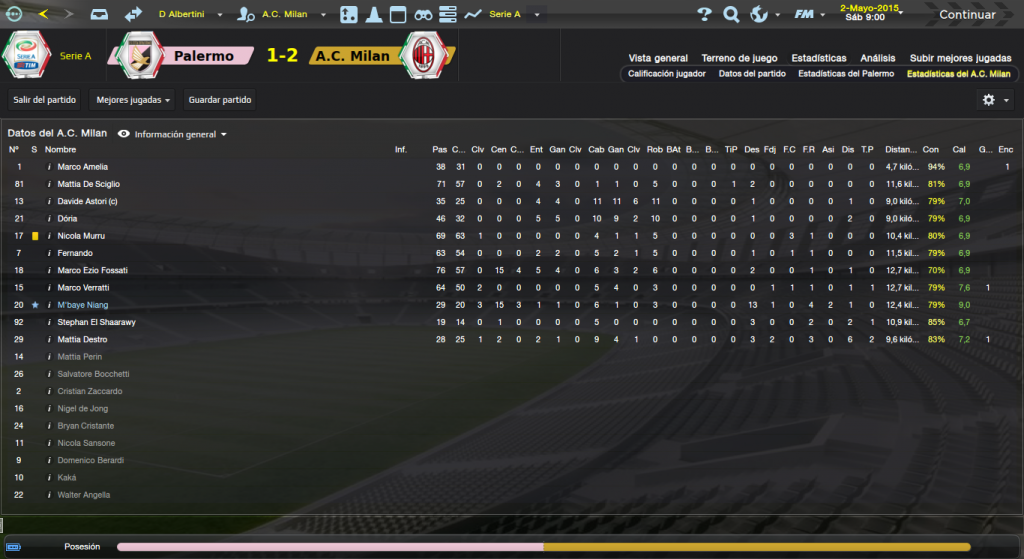Open the question mark help menu
Viewport: 1024px width, 559px height.
point(704,15)
